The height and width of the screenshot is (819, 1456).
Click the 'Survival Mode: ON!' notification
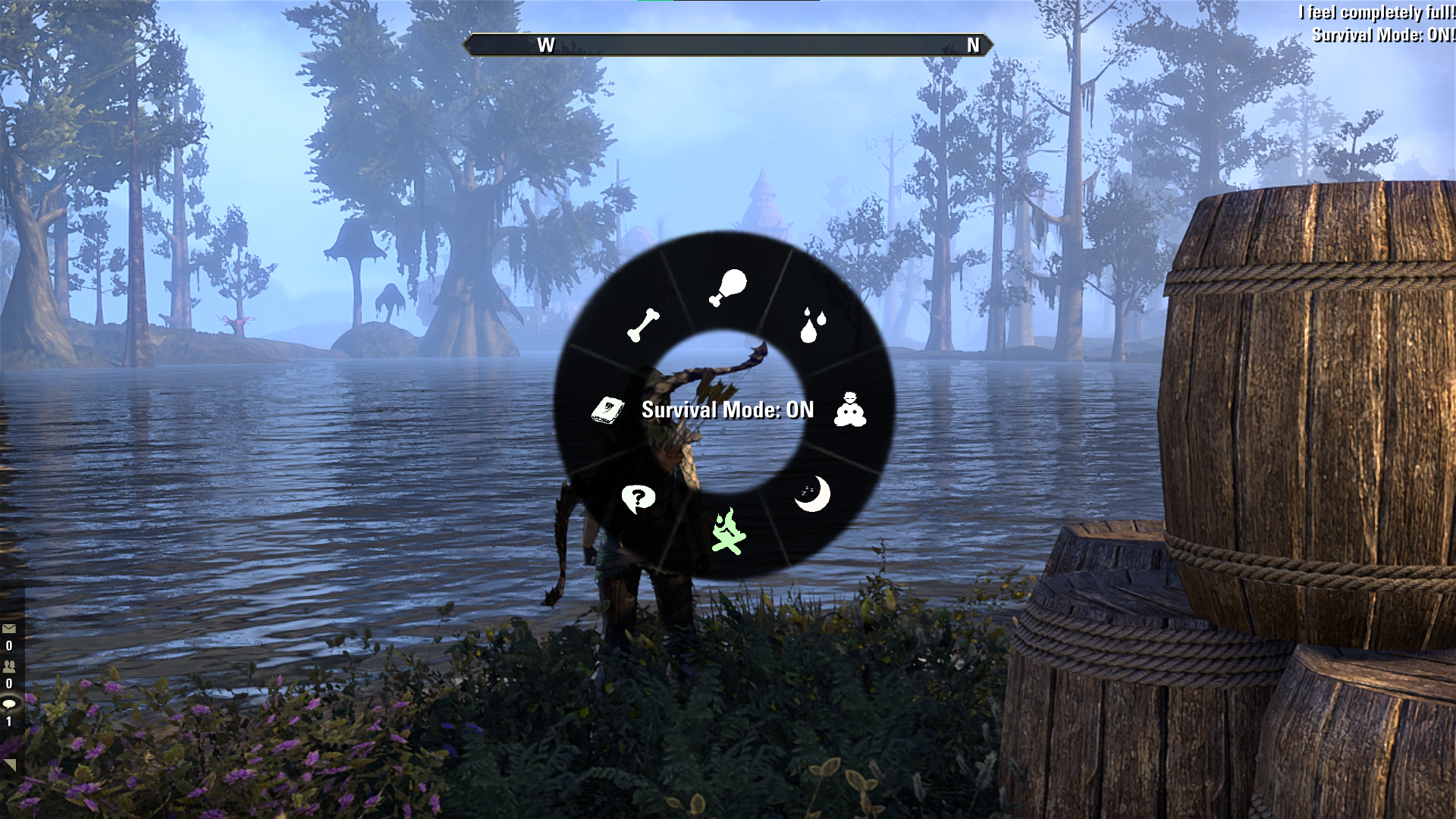[x=1382, y=33]
